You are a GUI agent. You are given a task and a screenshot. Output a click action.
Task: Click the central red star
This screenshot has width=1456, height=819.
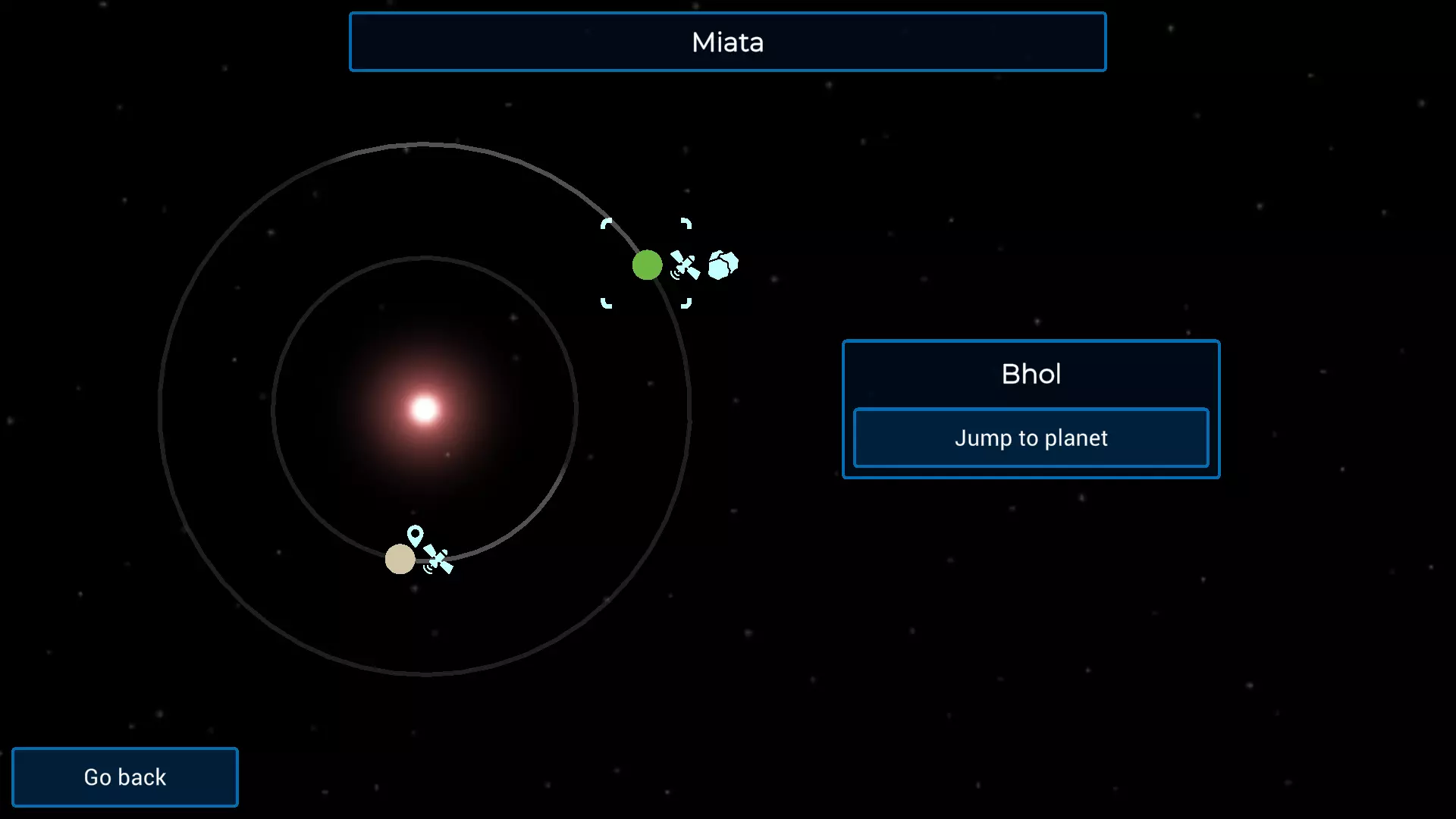pyautogui.click(x=425, y=409)
